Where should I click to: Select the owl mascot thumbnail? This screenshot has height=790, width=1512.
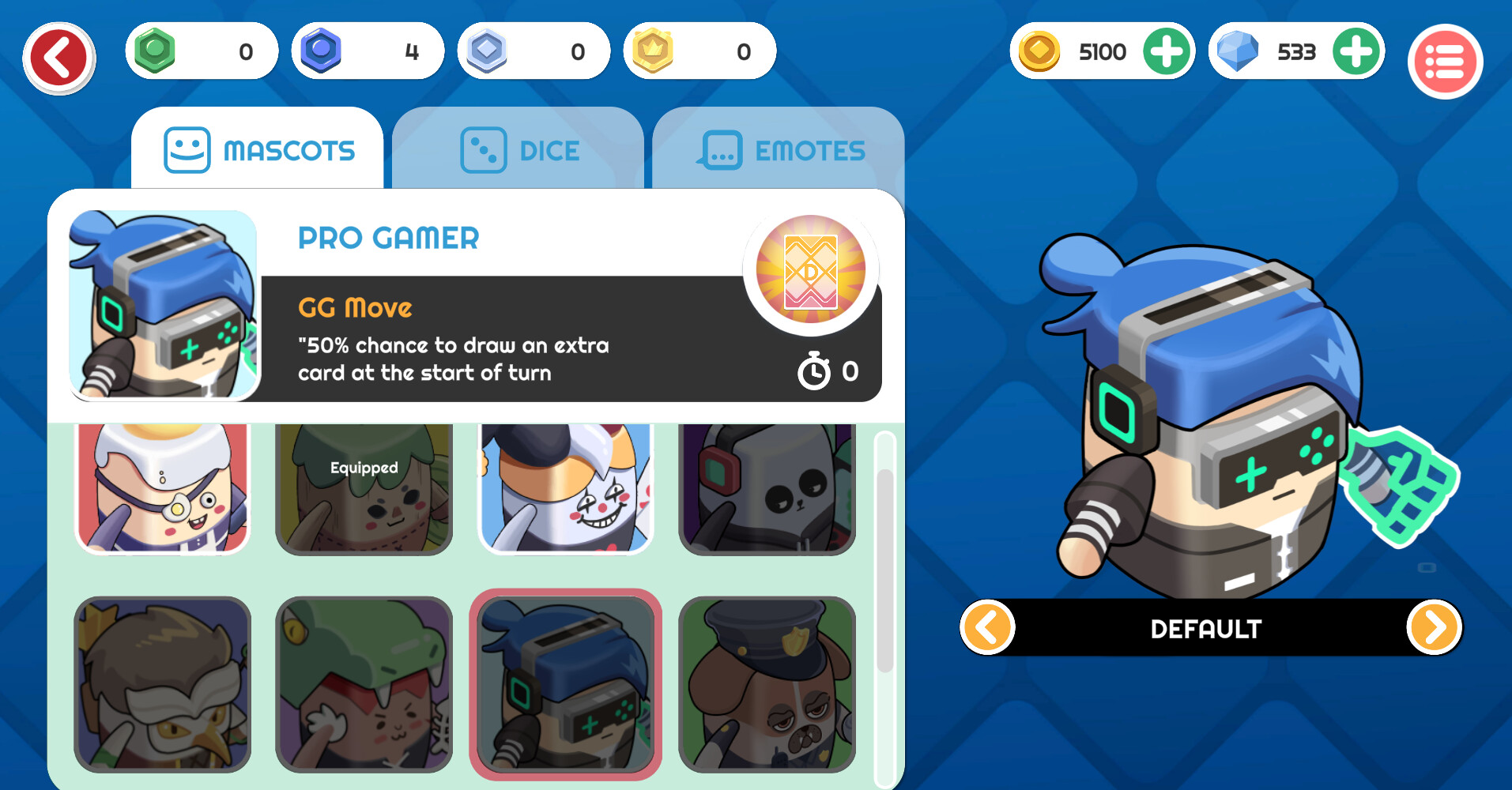coord(162,683)
